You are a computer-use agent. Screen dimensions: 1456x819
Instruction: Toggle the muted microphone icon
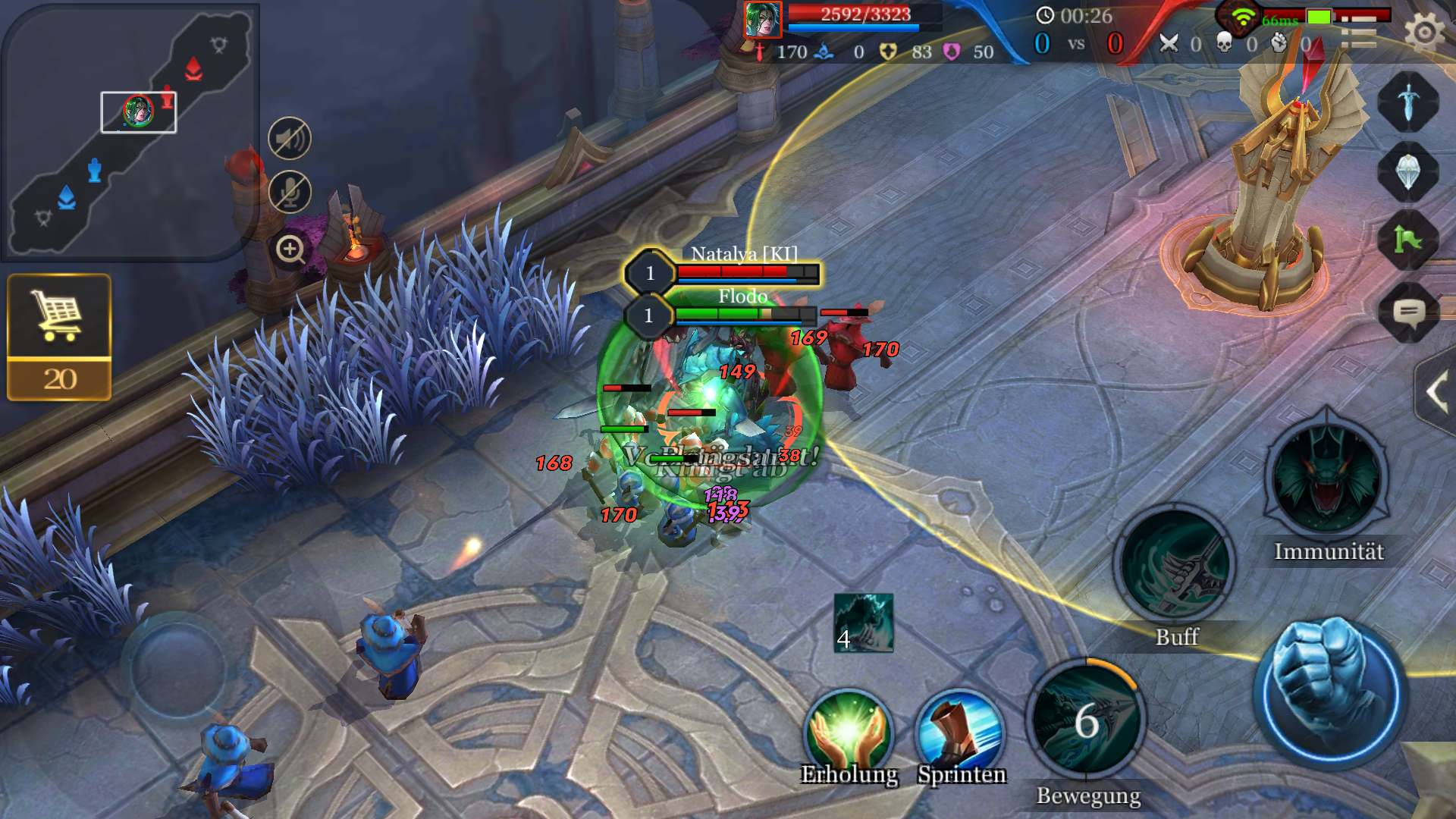pos(290,192)
